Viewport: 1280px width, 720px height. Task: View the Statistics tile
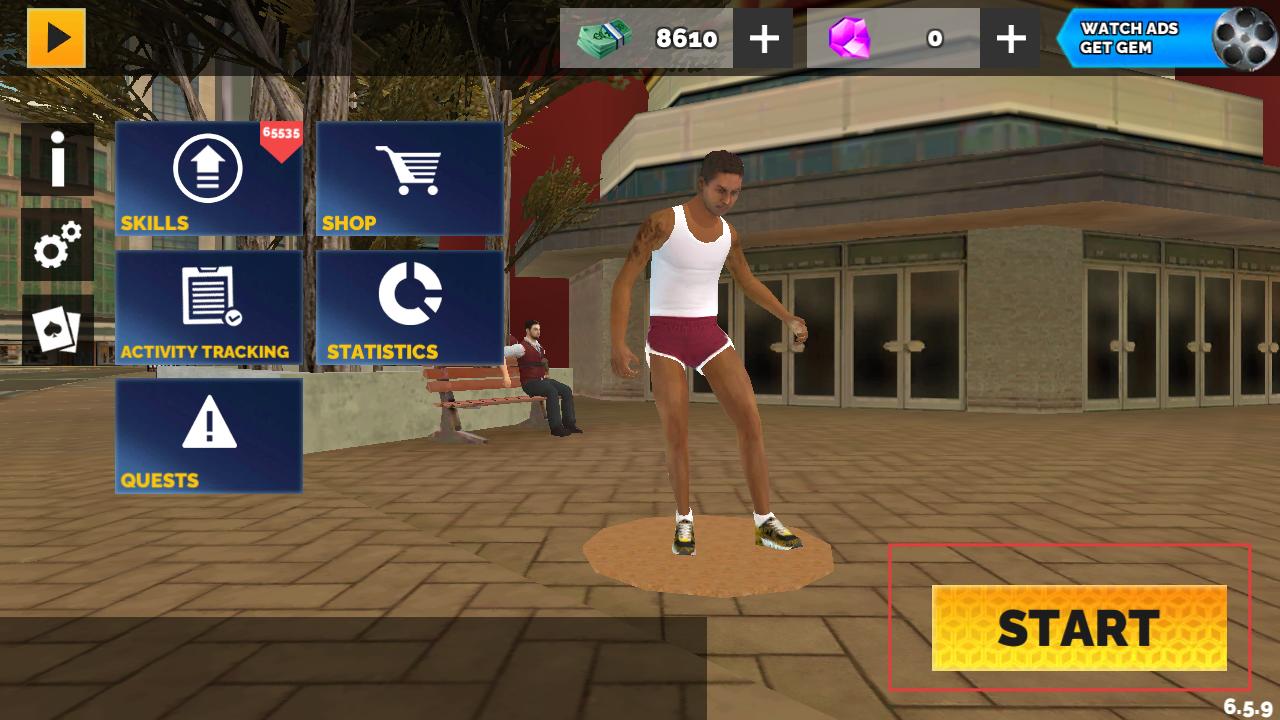coord(410,307)
